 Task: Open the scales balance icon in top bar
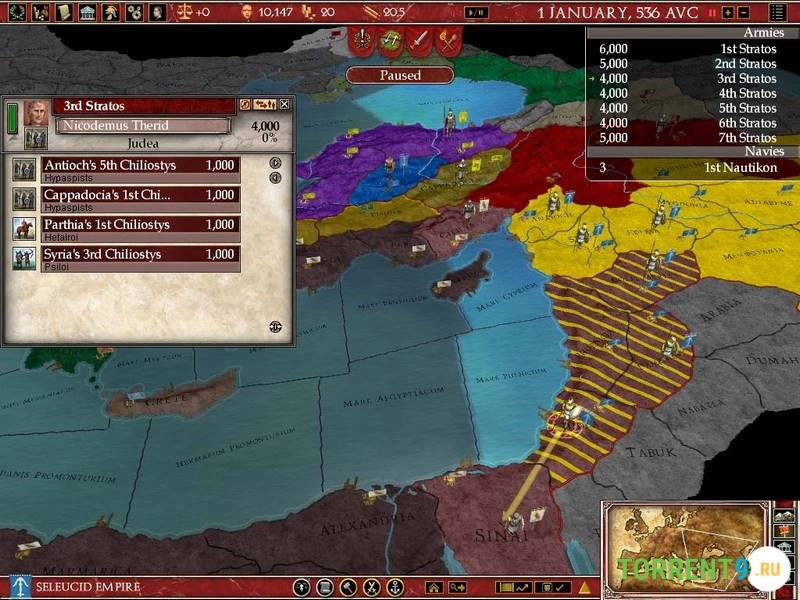point(185,13)
